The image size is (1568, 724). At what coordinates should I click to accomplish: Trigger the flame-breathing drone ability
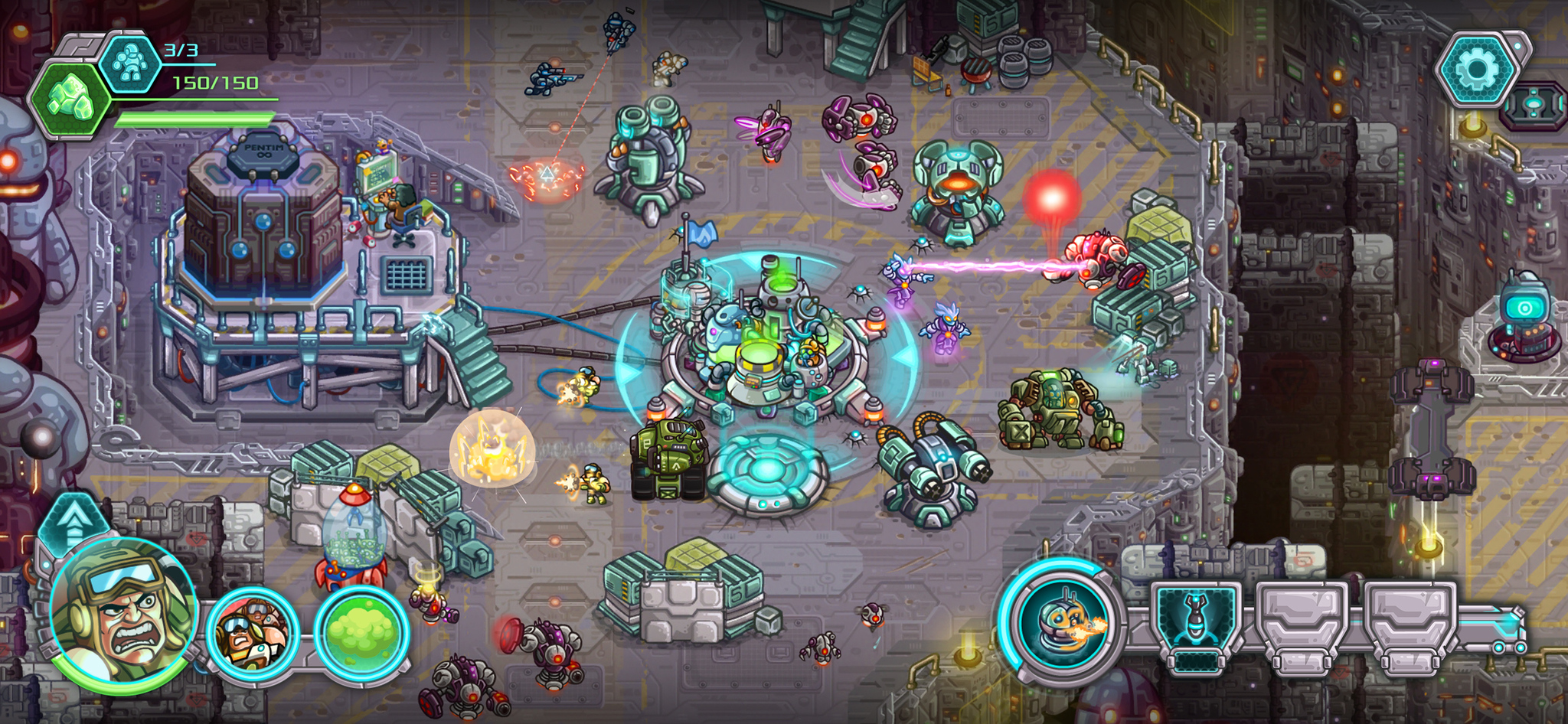point(1063,621)
